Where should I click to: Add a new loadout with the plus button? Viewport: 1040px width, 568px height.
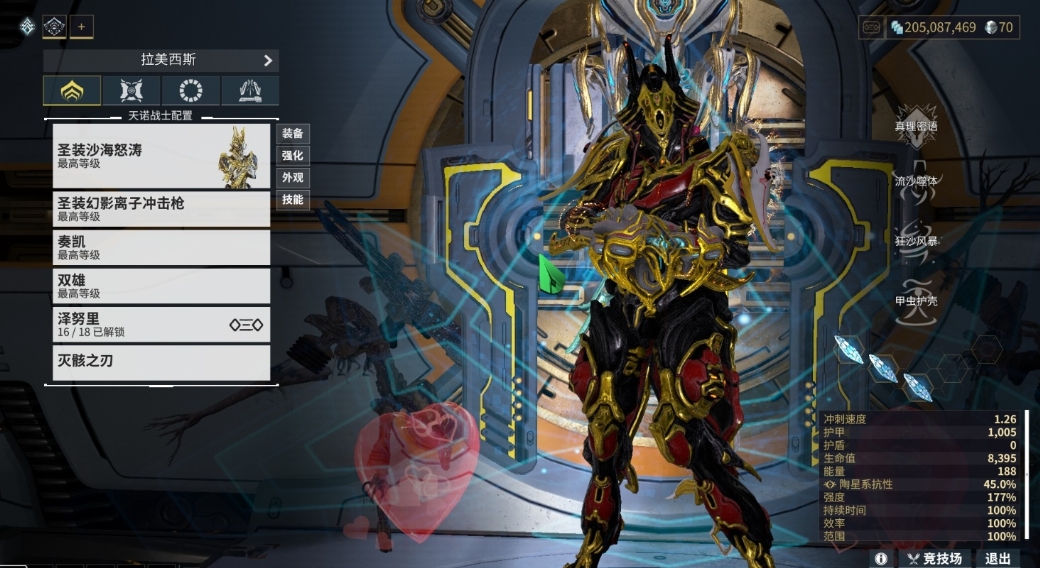point(81,26)
